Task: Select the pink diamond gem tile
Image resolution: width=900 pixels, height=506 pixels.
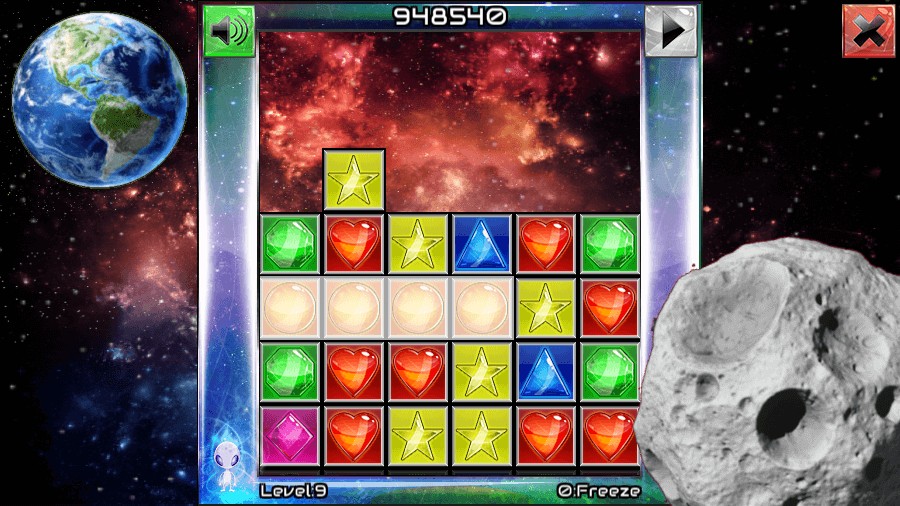Action: [290, 436]
